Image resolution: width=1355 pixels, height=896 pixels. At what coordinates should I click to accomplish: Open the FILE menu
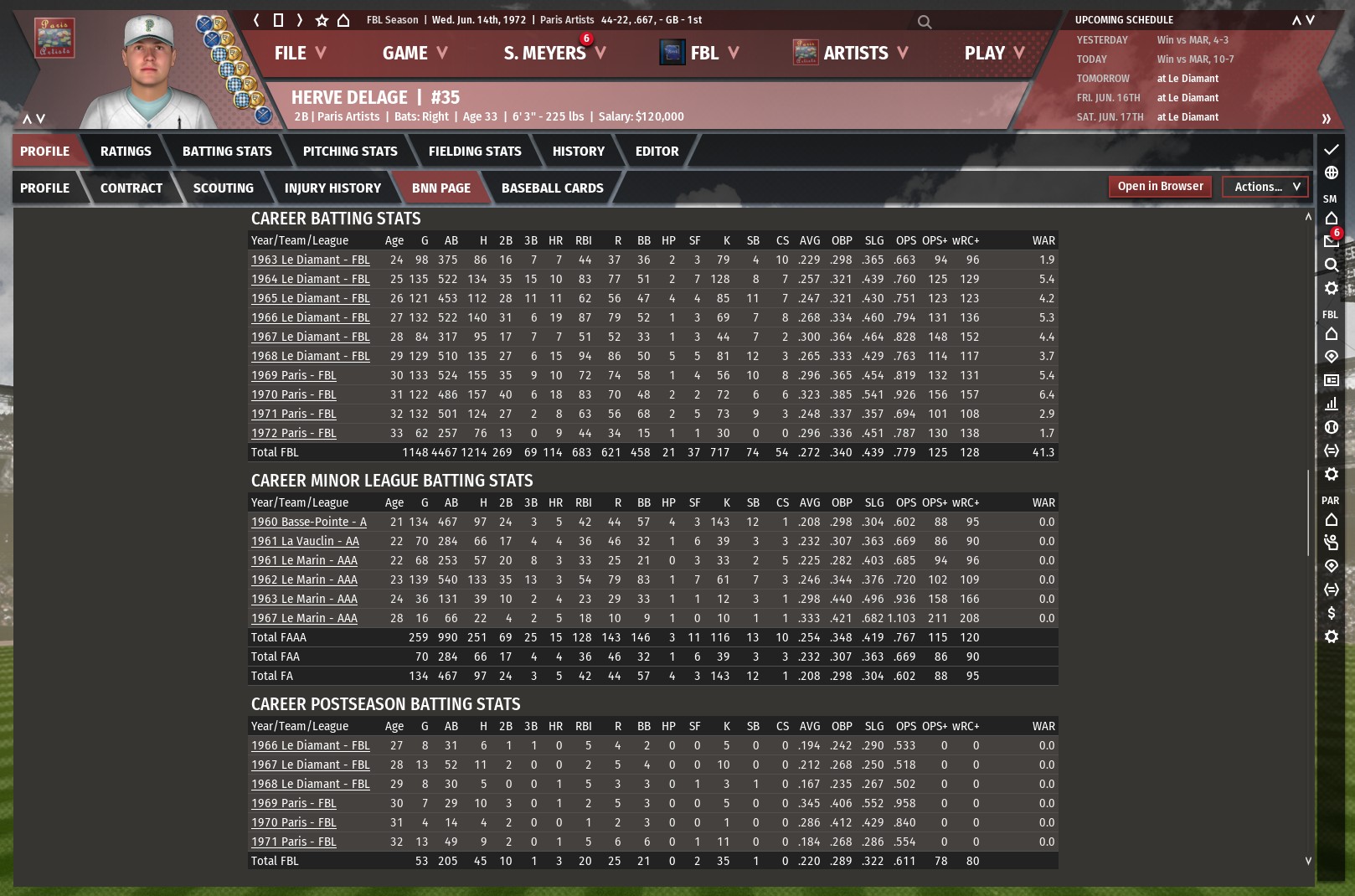[299, 53]
